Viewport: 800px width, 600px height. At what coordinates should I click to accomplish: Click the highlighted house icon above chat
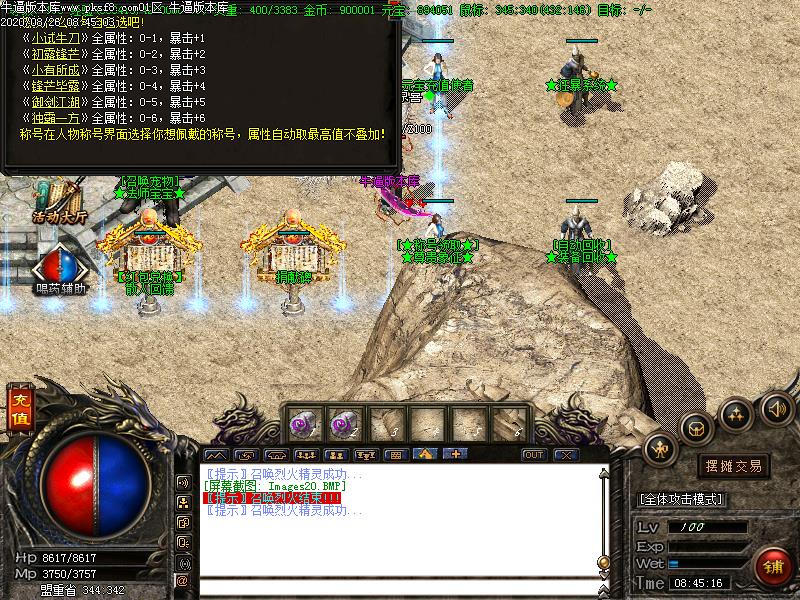coord(424,455)
